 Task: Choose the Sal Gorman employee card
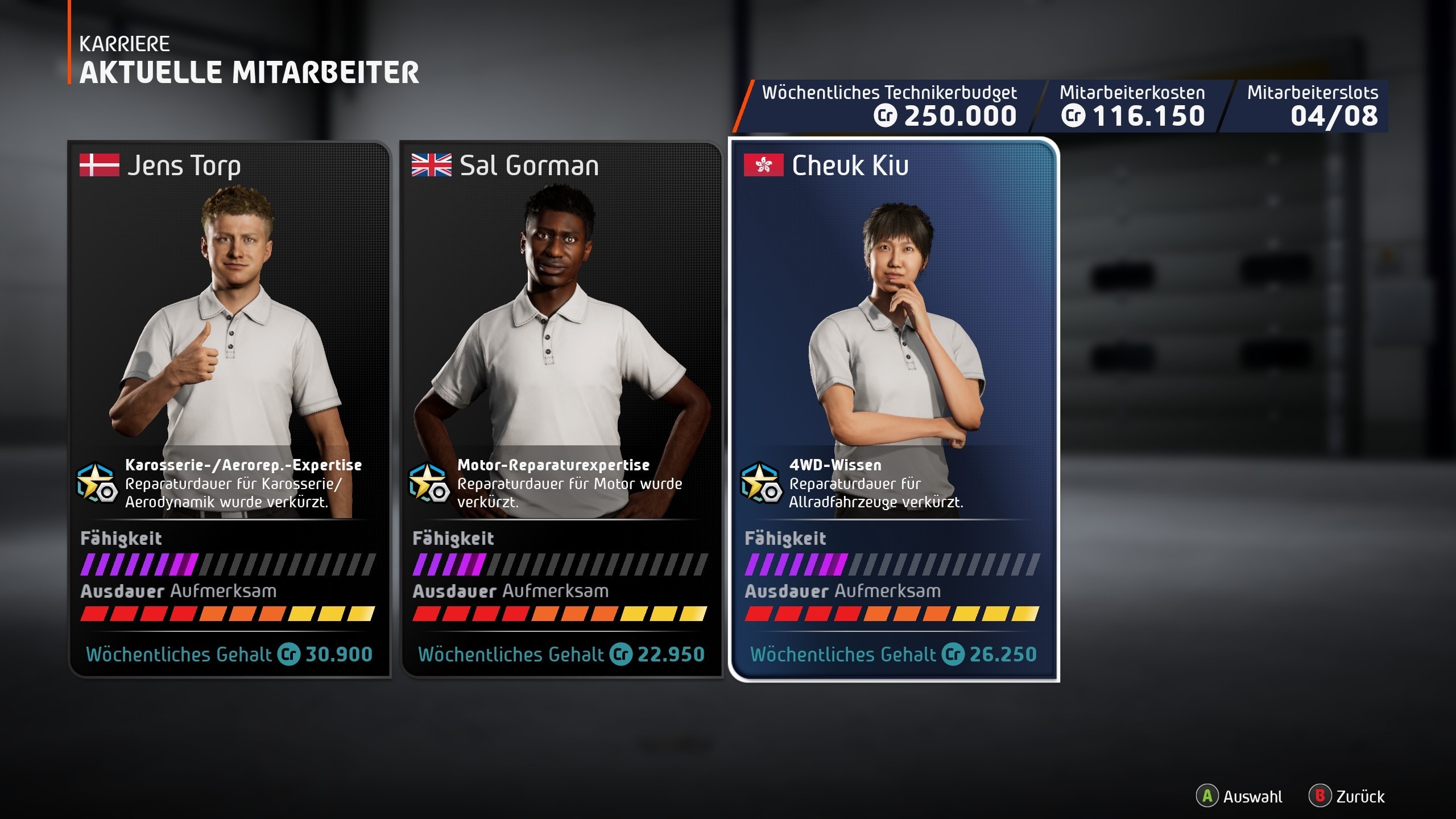click(x=562, y=409)
